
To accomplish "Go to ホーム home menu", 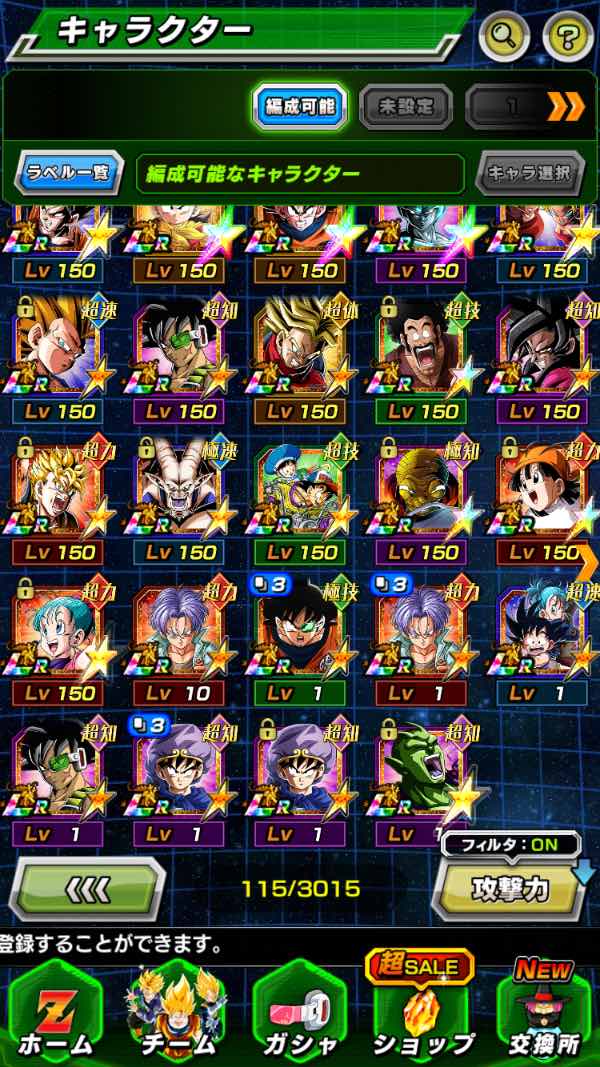I will coord(56,1015).
